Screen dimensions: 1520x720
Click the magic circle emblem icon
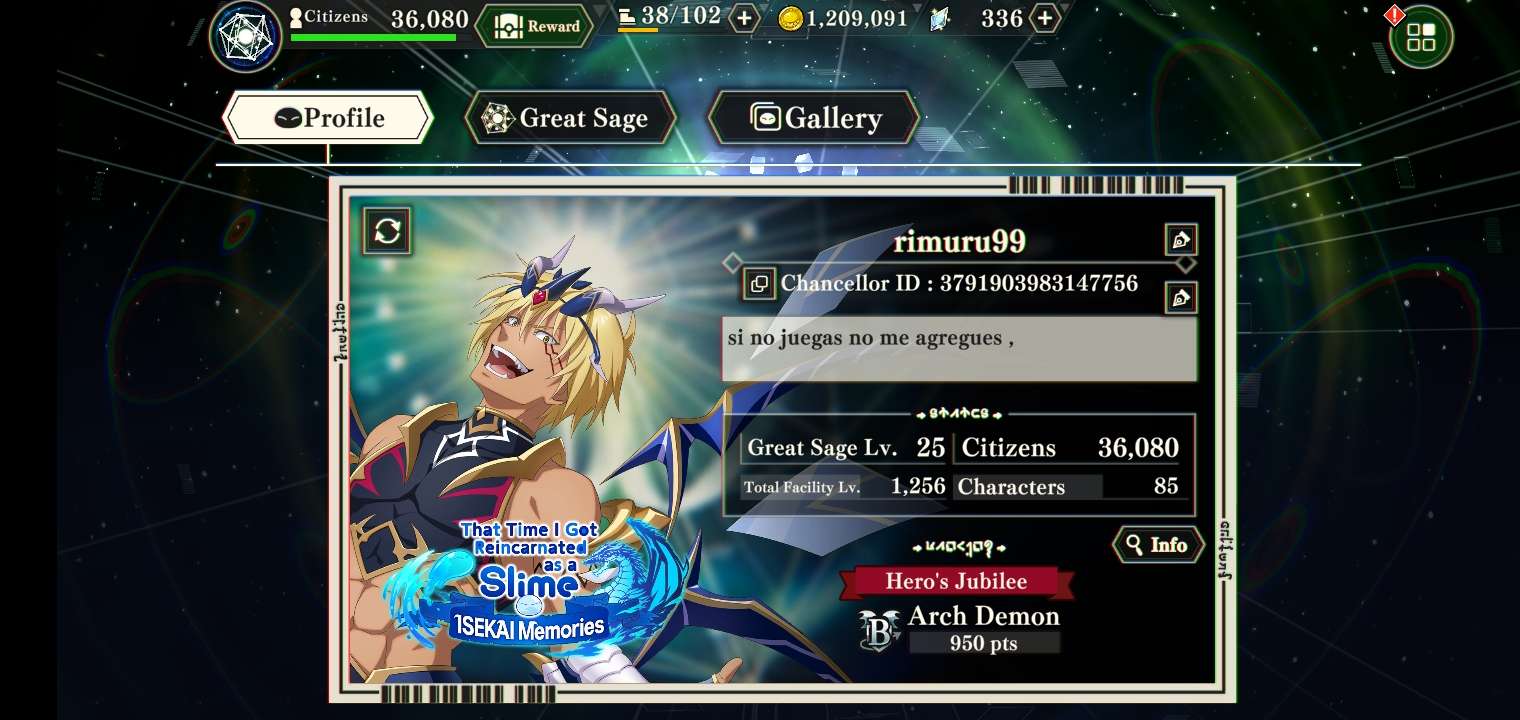coord(245,37)
